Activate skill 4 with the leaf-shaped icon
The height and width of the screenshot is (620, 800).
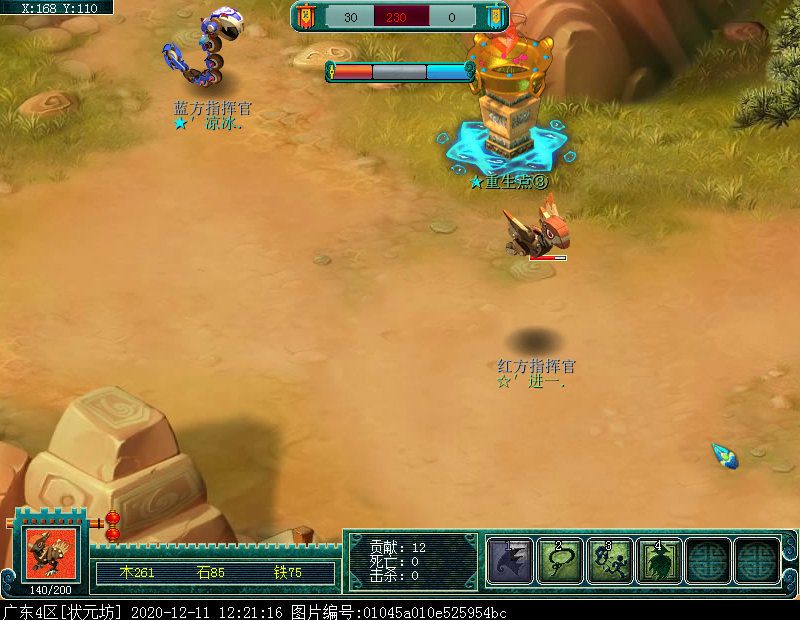pyautogui.click(x=659, y=560)
